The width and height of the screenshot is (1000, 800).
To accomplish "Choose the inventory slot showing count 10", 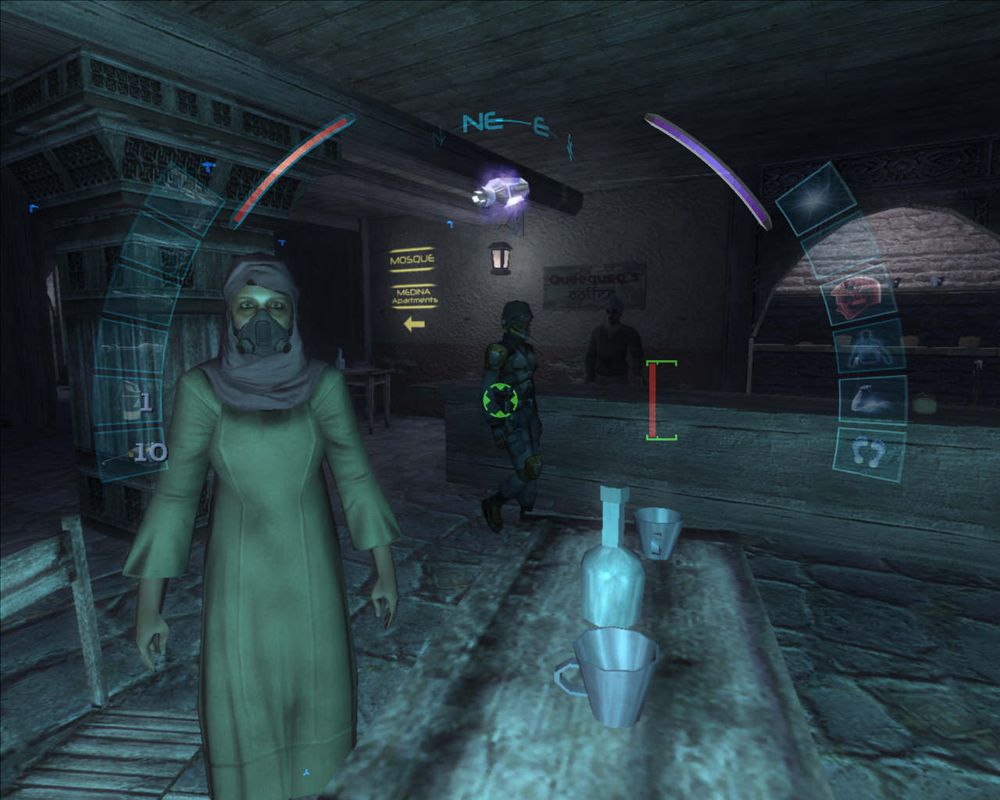I will click(x=137, y=452).
